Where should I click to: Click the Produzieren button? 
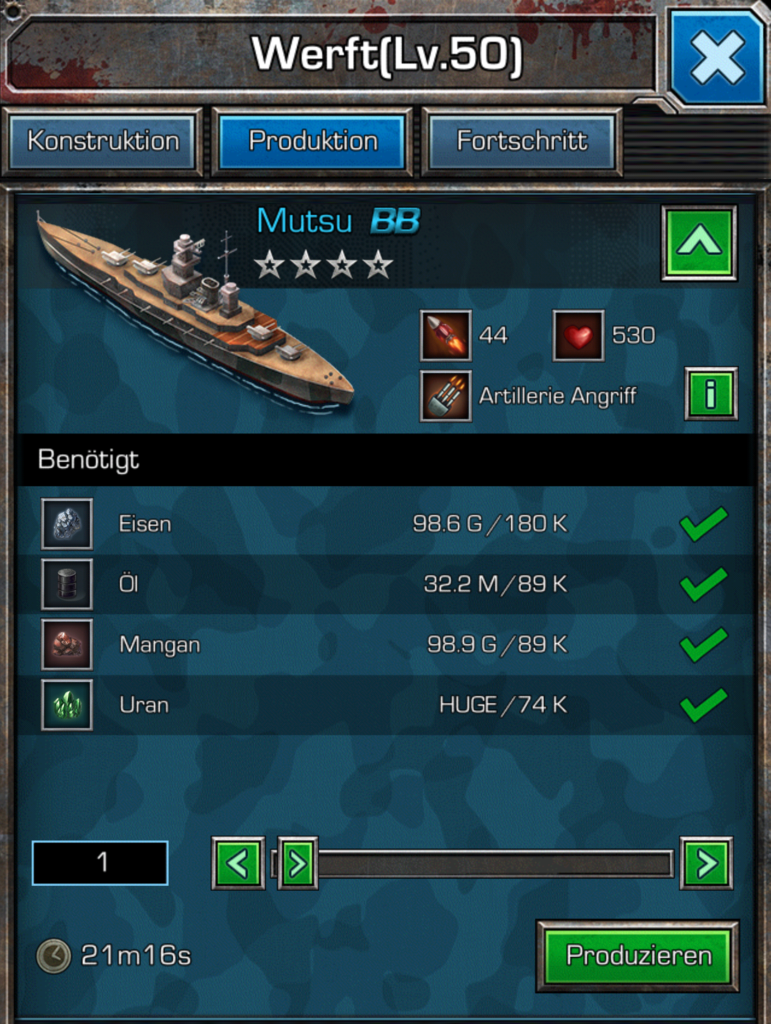click(638, 955)
